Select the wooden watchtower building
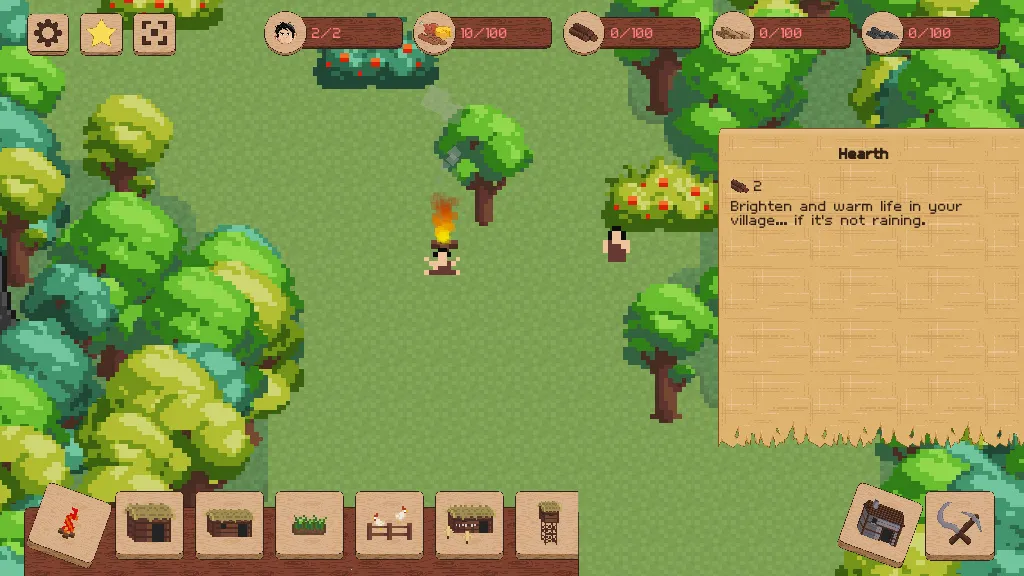The image size is (1024, 576). pyautogui.click(x=547, y=523)
